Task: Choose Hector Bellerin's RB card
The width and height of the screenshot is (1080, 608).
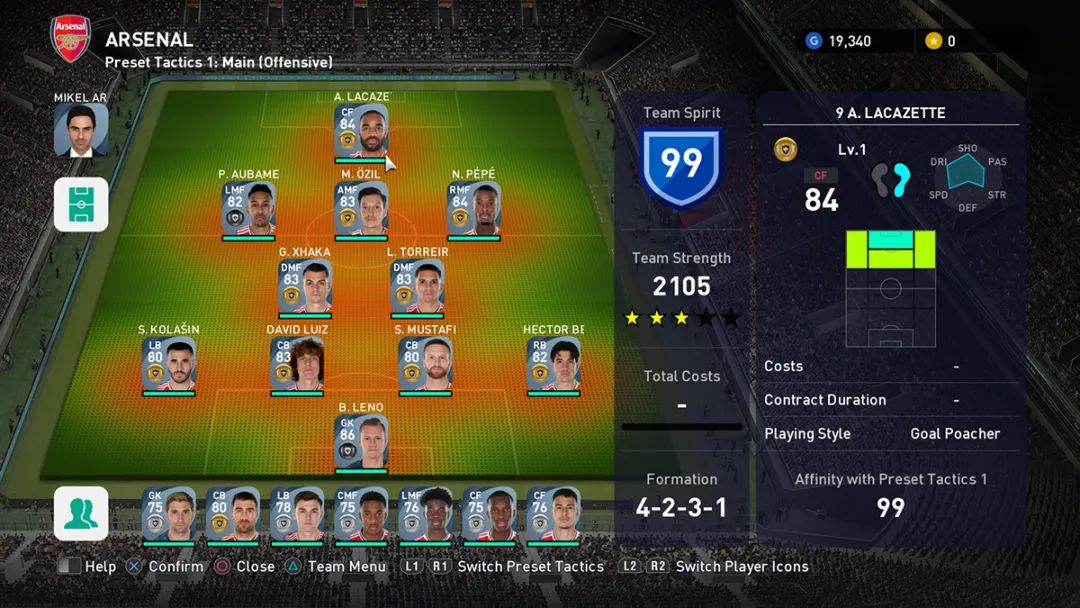Action: (553, 364)
